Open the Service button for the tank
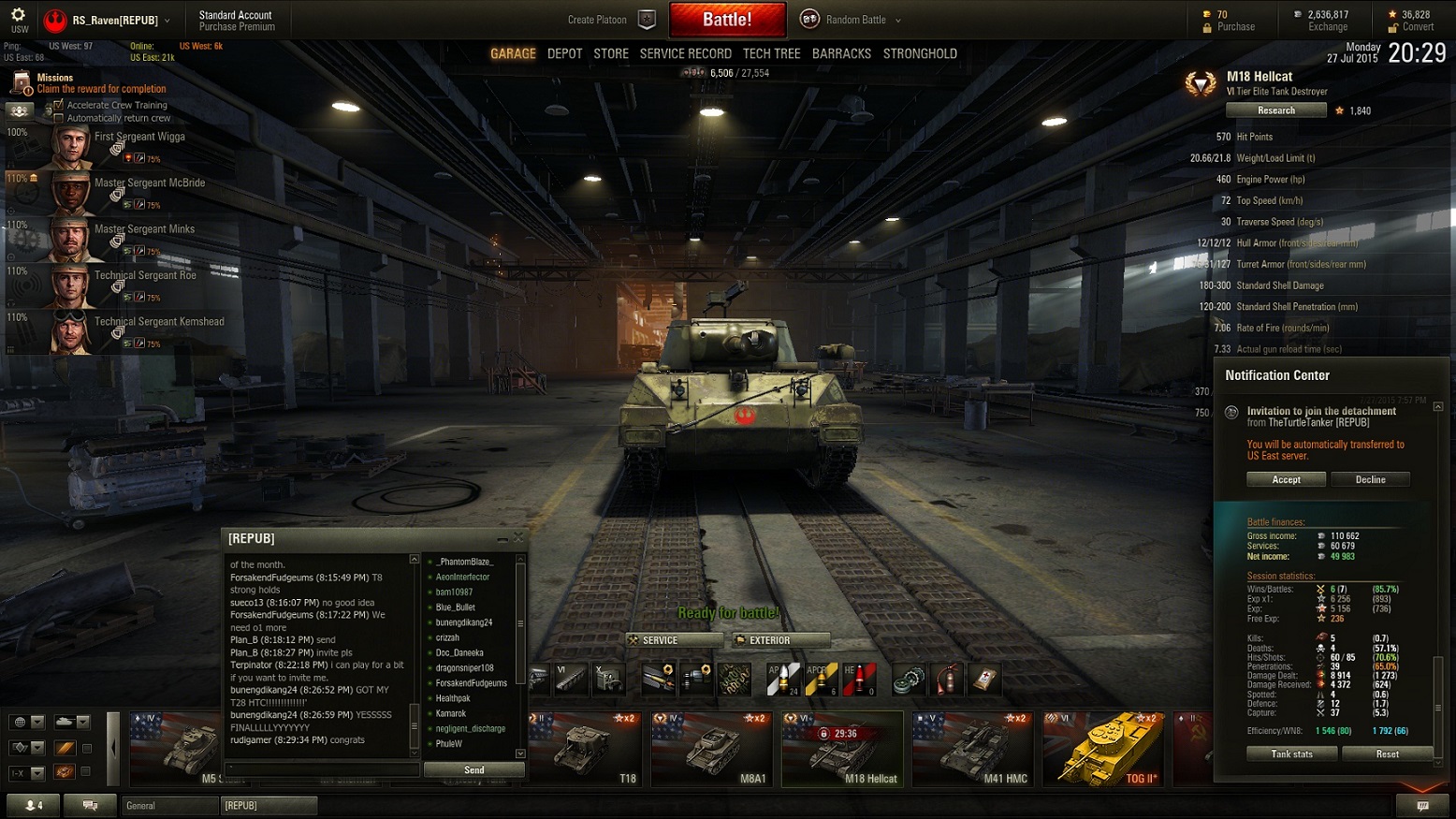Viewport: 1456px width, 819px height. coord(674,640)
